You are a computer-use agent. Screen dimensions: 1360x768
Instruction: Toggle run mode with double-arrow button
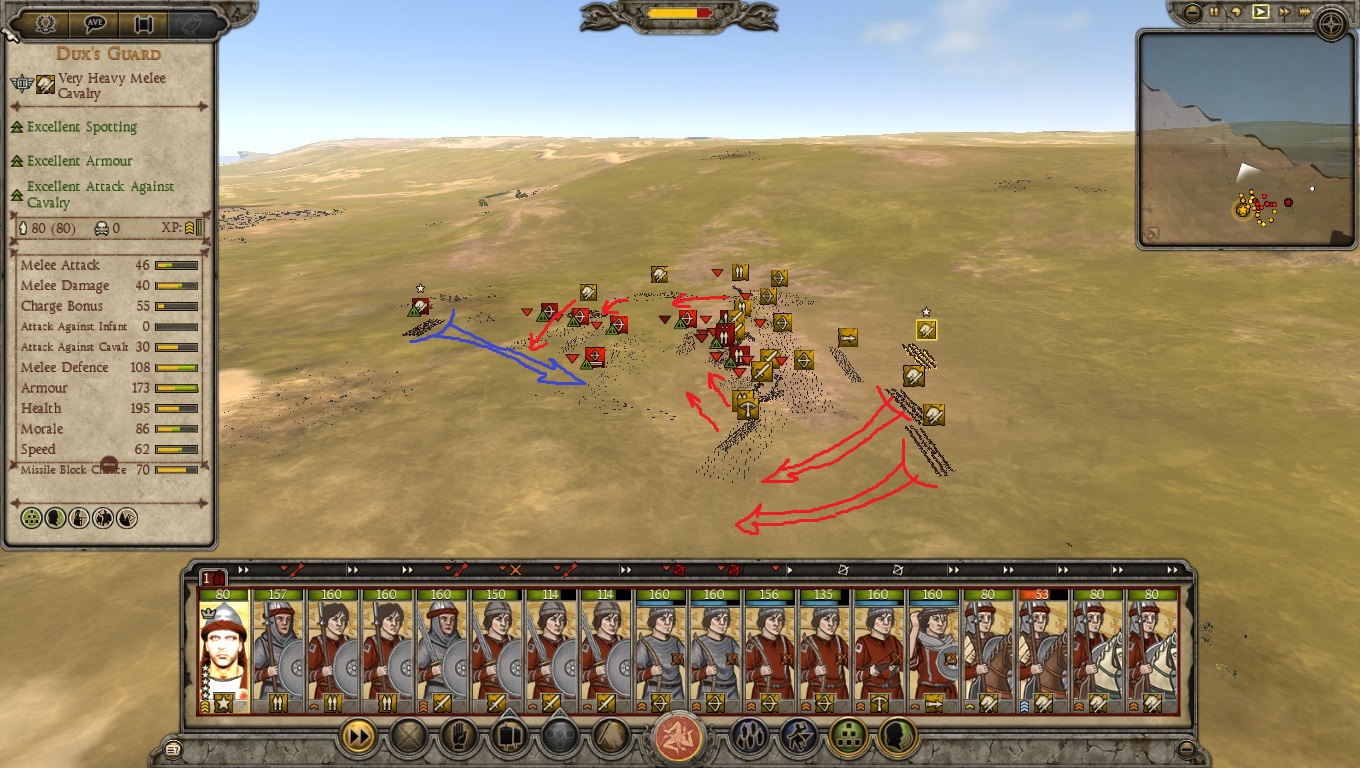pyautogui.click(x=359, y=738)
